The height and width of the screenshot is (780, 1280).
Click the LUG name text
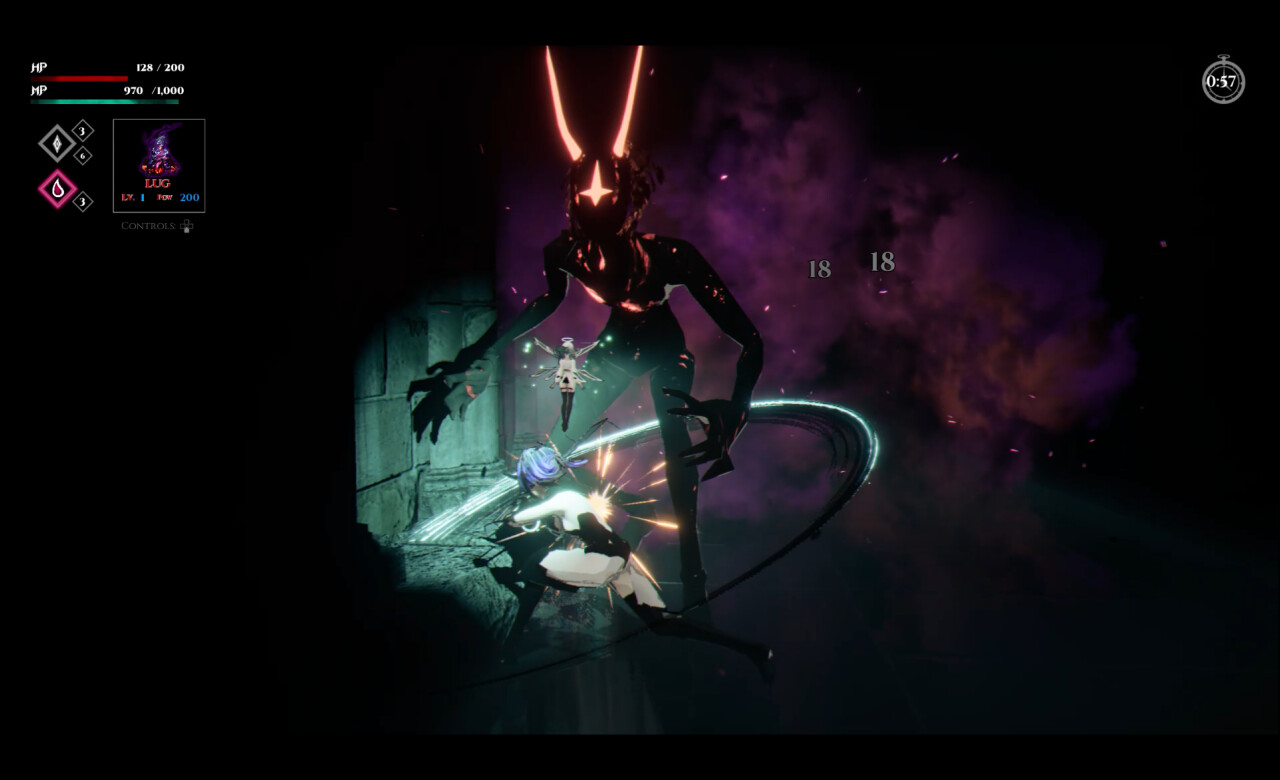157,183
